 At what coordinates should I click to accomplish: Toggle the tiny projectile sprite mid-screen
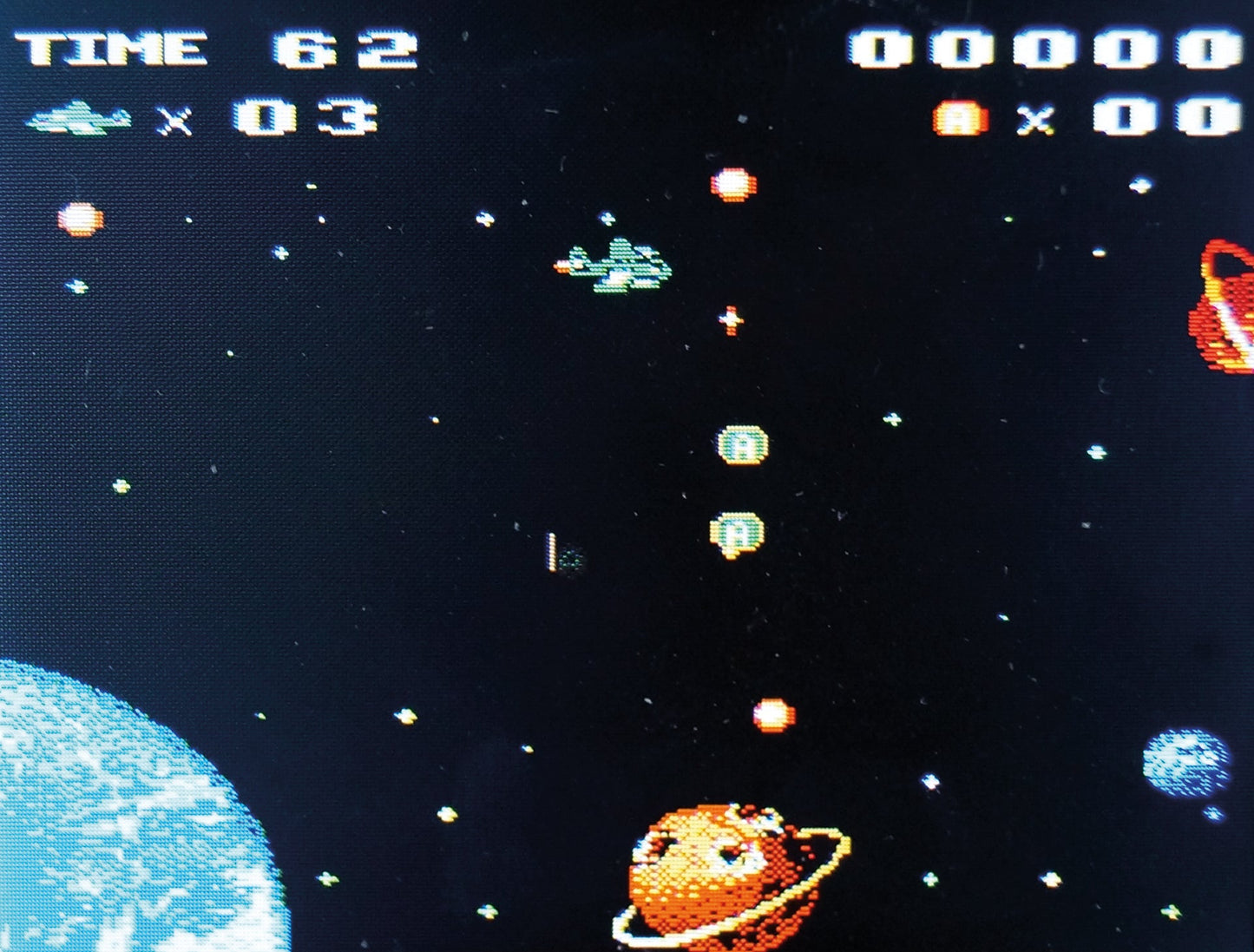[559, 553]
